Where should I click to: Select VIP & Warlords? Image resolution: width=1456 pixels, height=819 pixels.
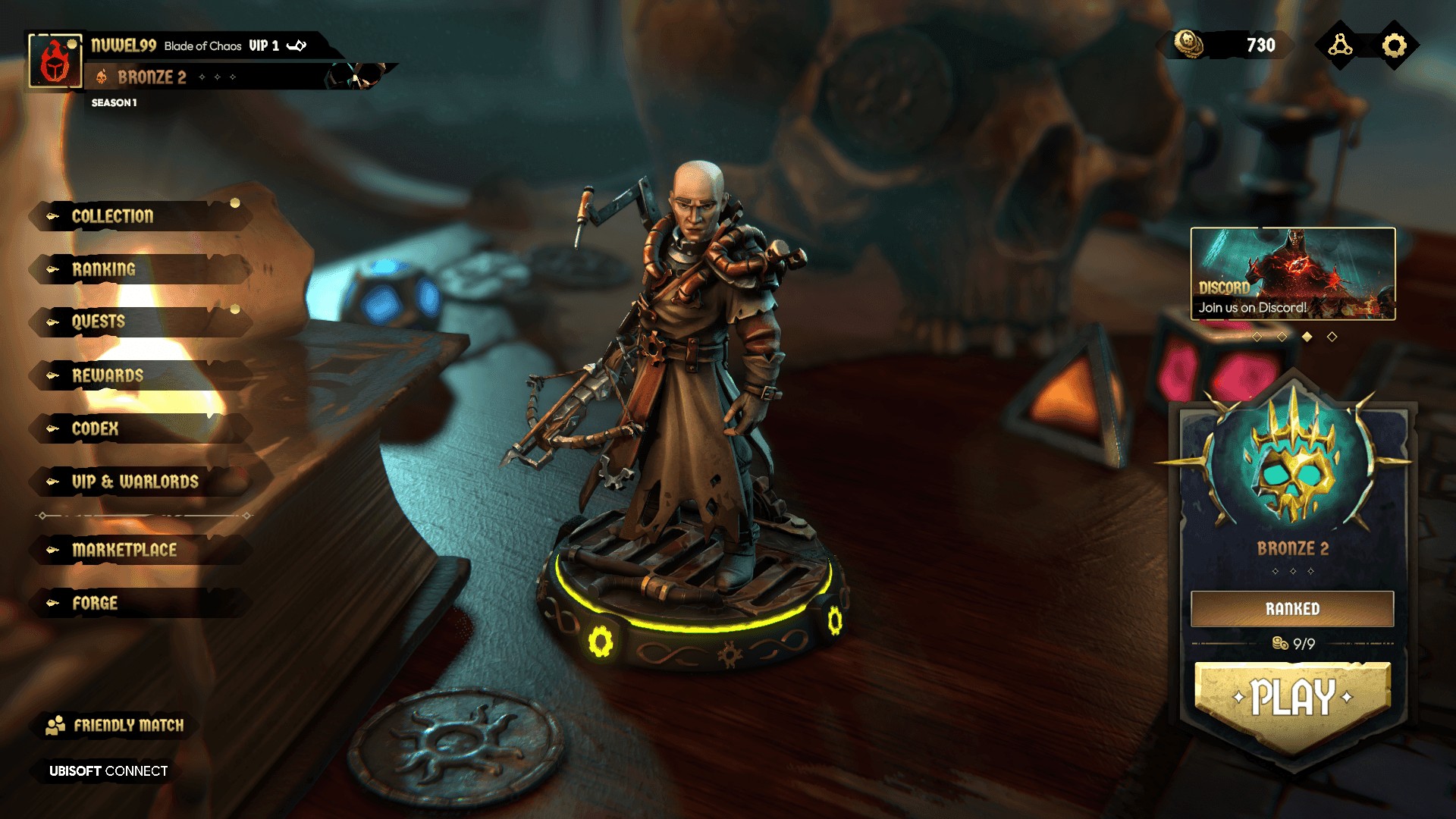[135, 482]
